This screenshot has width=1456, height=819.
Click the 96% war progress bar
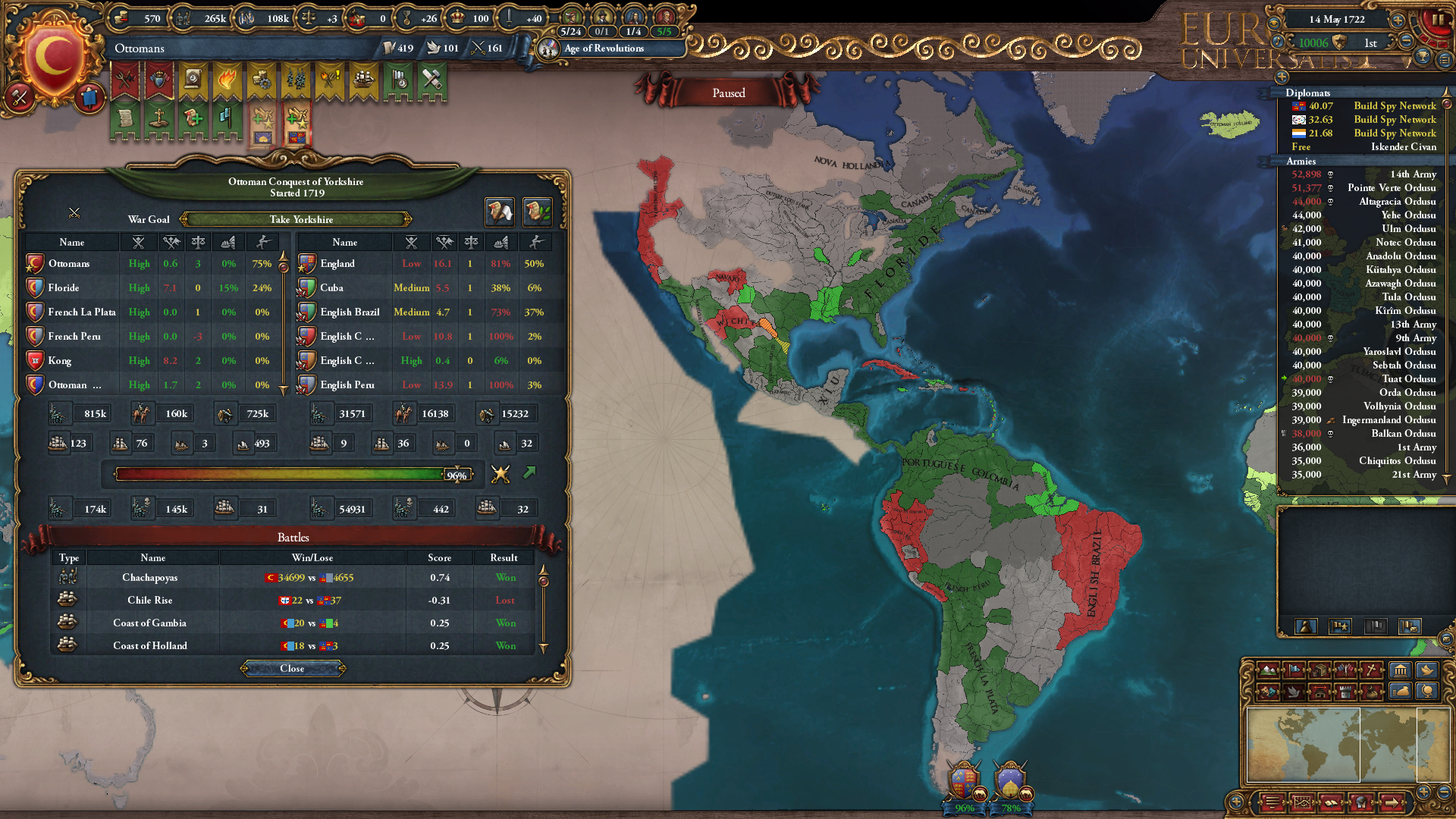296,475
